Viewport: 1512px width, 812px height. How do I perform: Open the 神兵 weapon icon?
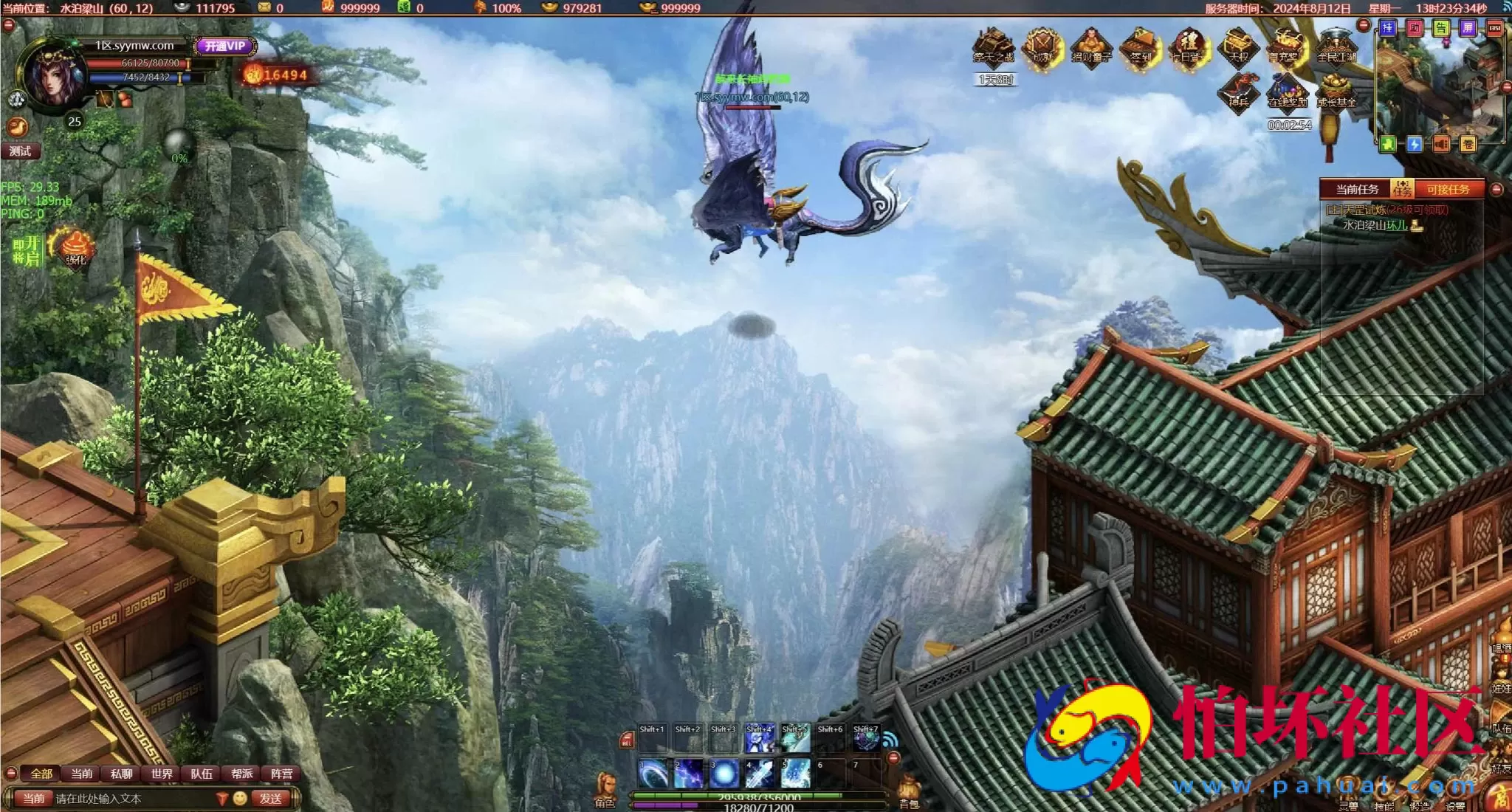pyautogui.click(x=1239, y=92)
